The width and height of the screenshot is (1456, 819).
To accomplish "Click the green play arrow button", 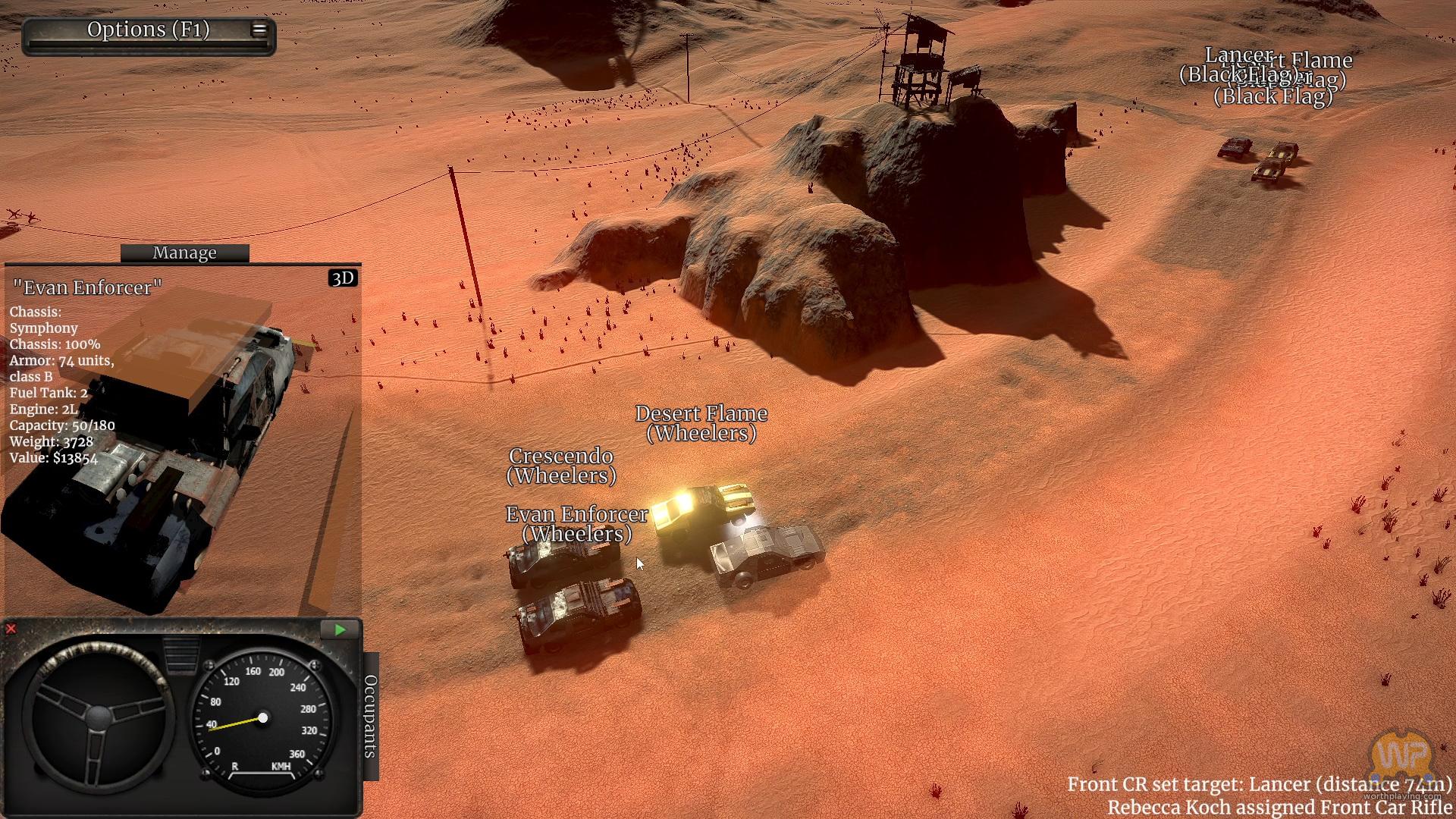I will click(x=340, y=629).
